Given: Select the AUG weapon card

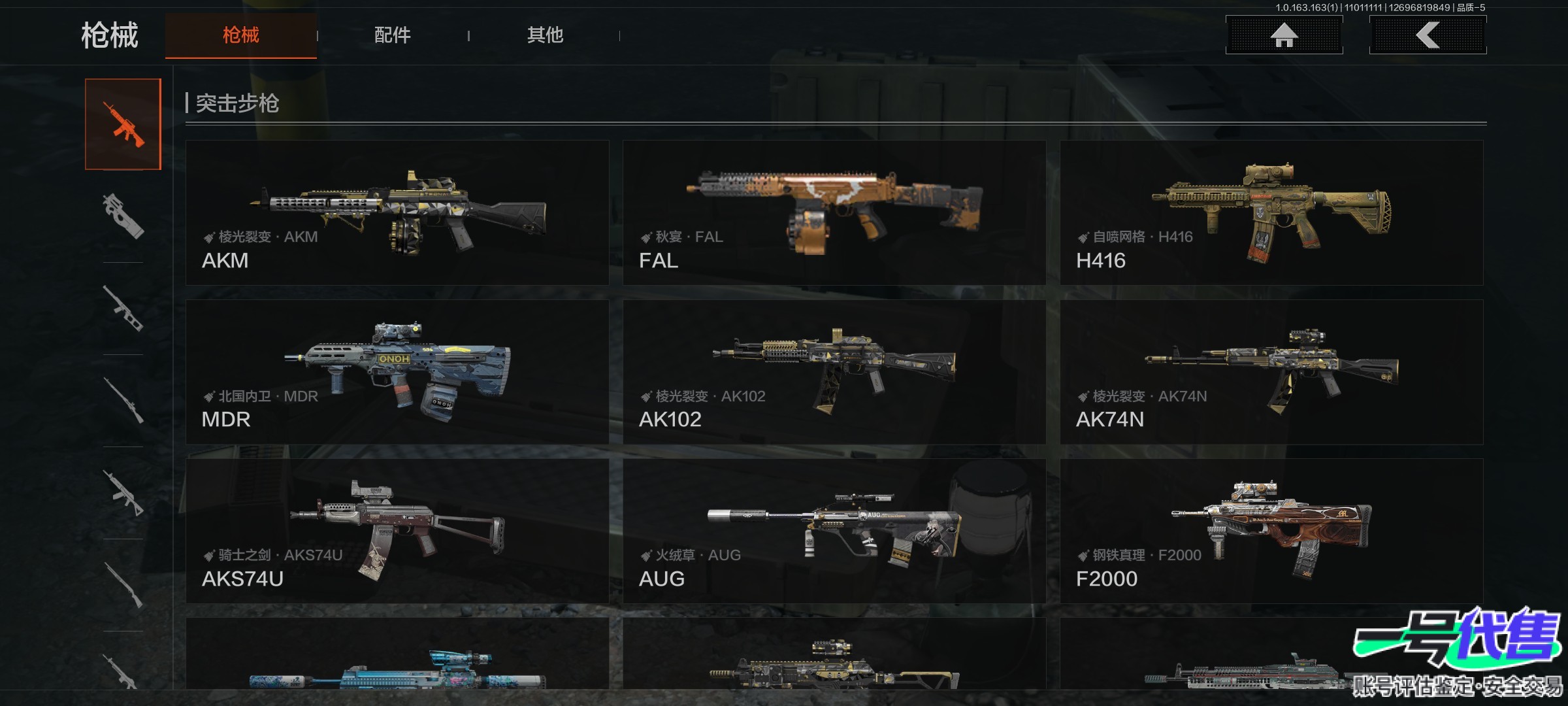Looking at the screenshot, I should pos(834,531).
